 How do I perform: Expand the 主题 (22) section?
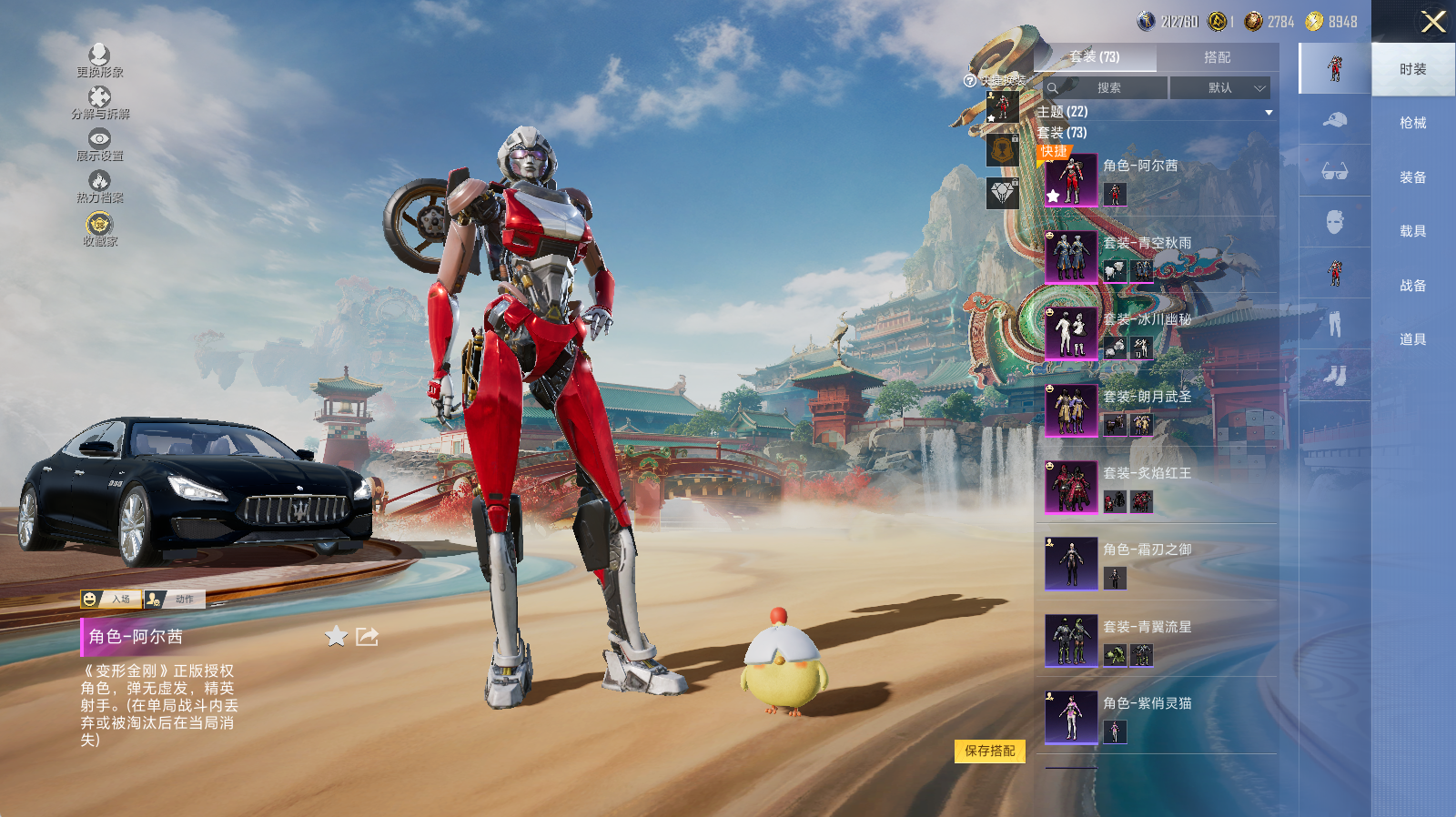coord(1268,112)
